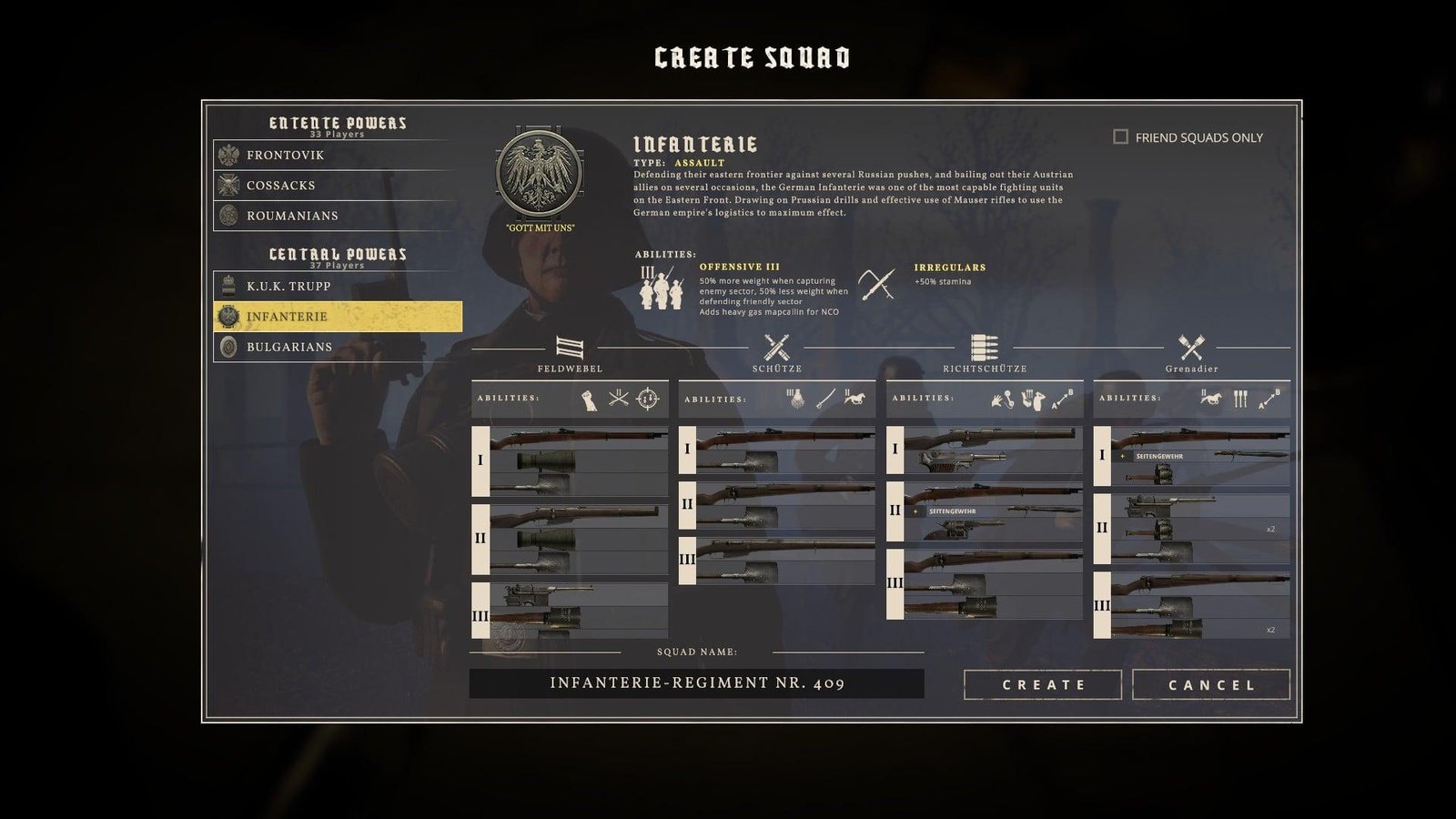Viewport: 1456px width, 819px height.
Task: Cancel squad creation
Action: (1210, 684)
